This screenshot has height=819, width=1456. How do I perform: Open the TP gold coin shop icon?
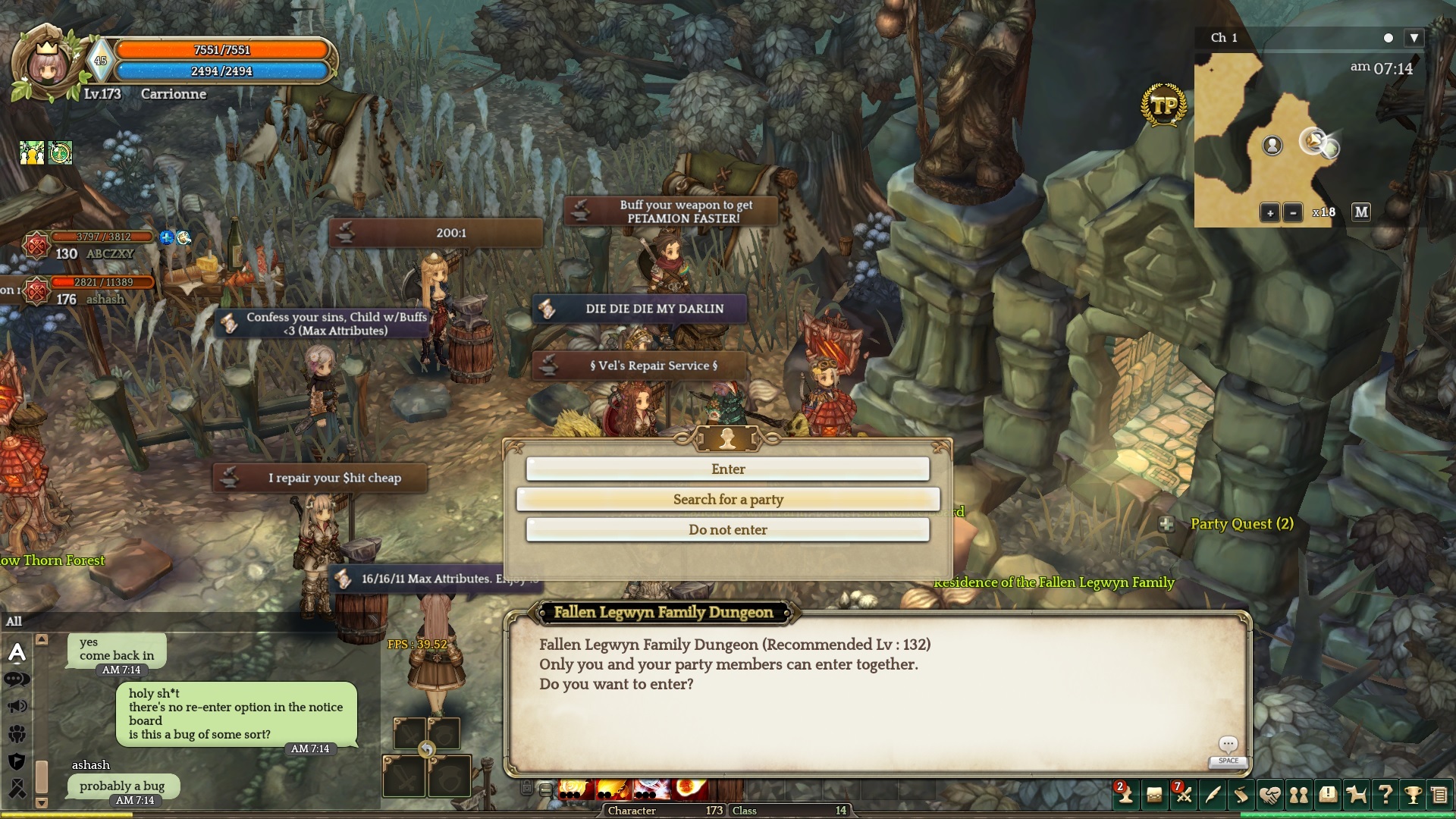(1163, 105)
